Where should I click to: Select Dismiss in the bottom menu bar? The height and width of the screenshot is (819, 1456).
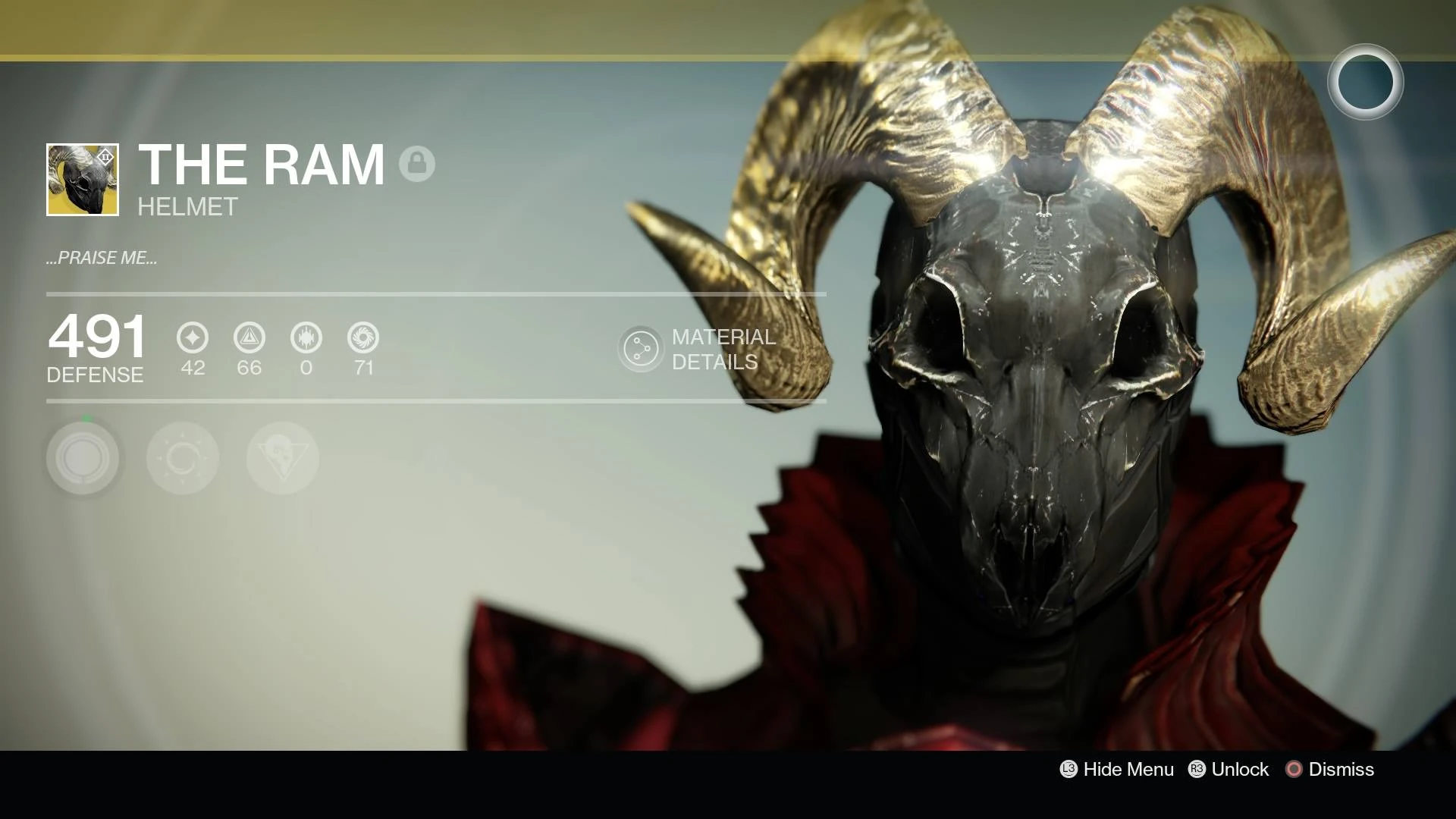tap(1341, 770)
